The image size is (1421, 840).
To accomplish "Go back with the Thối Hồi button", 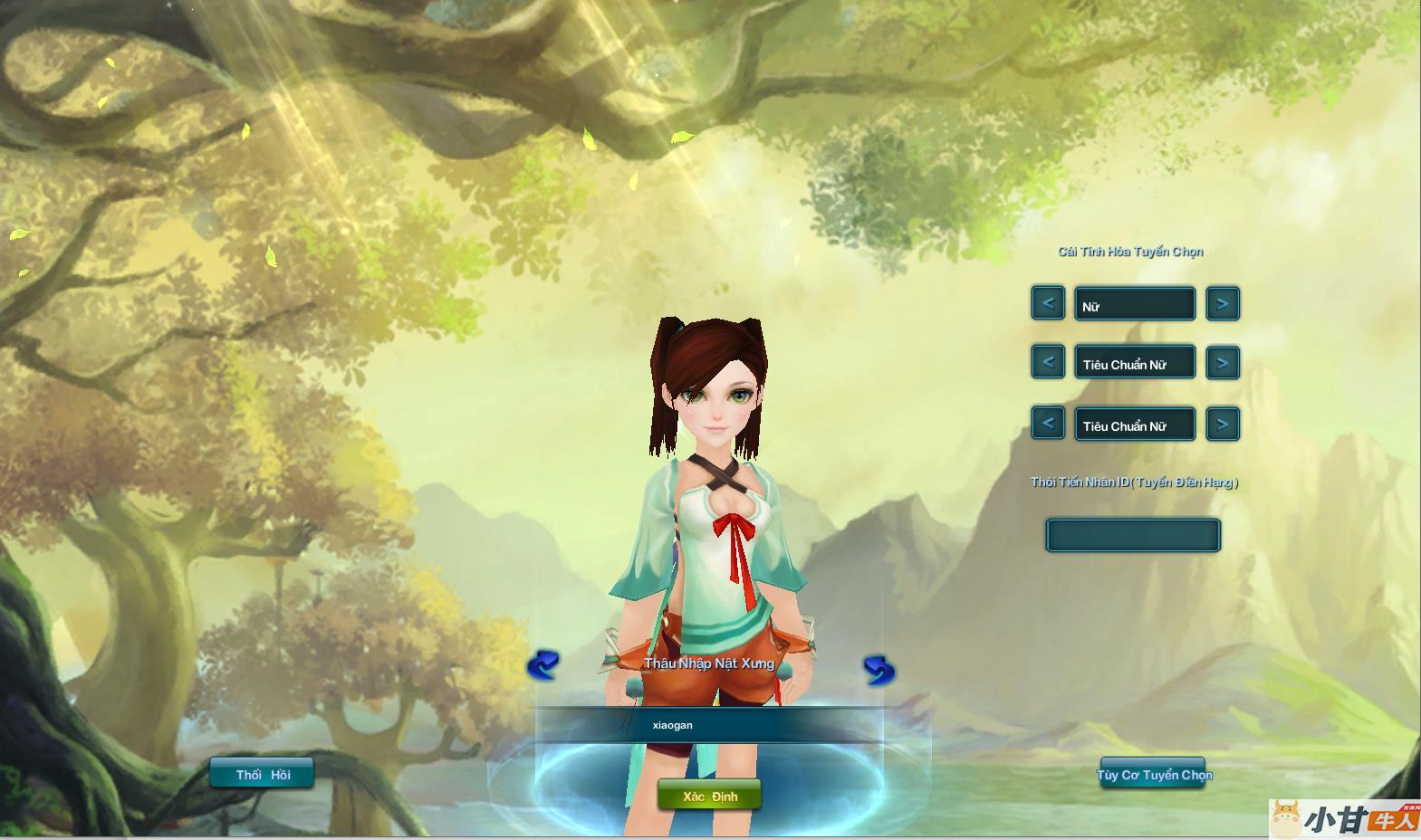I will pos(262,774).
